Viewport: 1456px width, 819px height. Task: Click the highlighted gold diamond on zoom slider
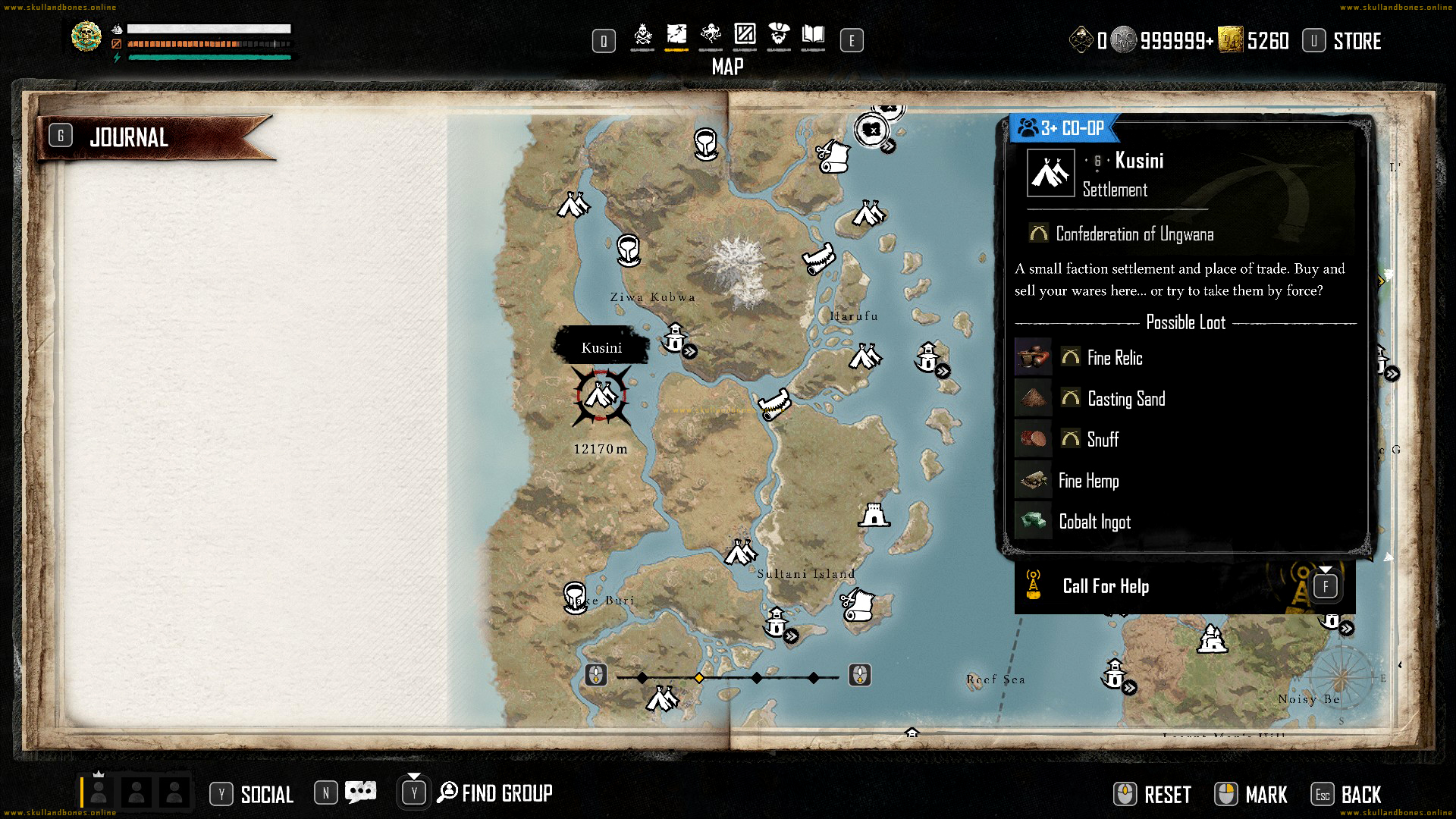click(x=699, y=677)
